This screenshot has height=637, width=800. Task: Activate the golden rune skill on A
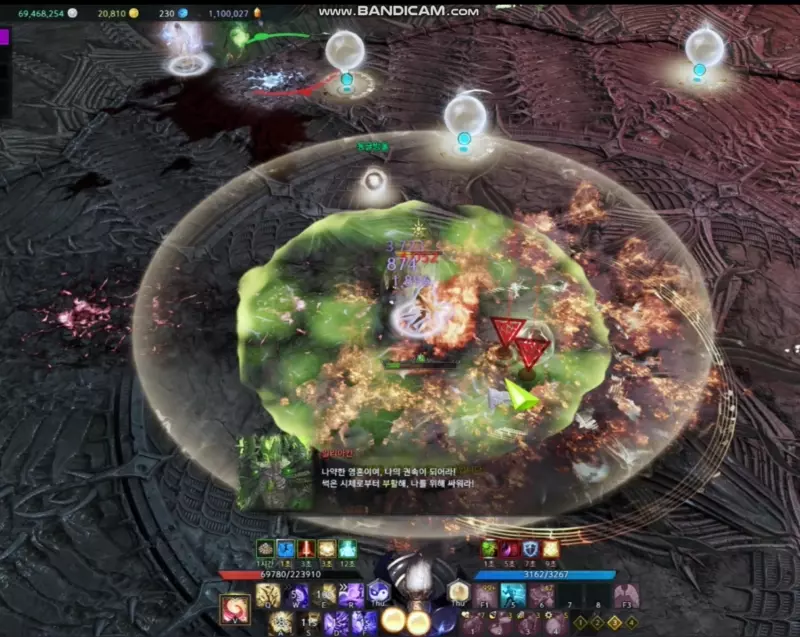(280, 623)
